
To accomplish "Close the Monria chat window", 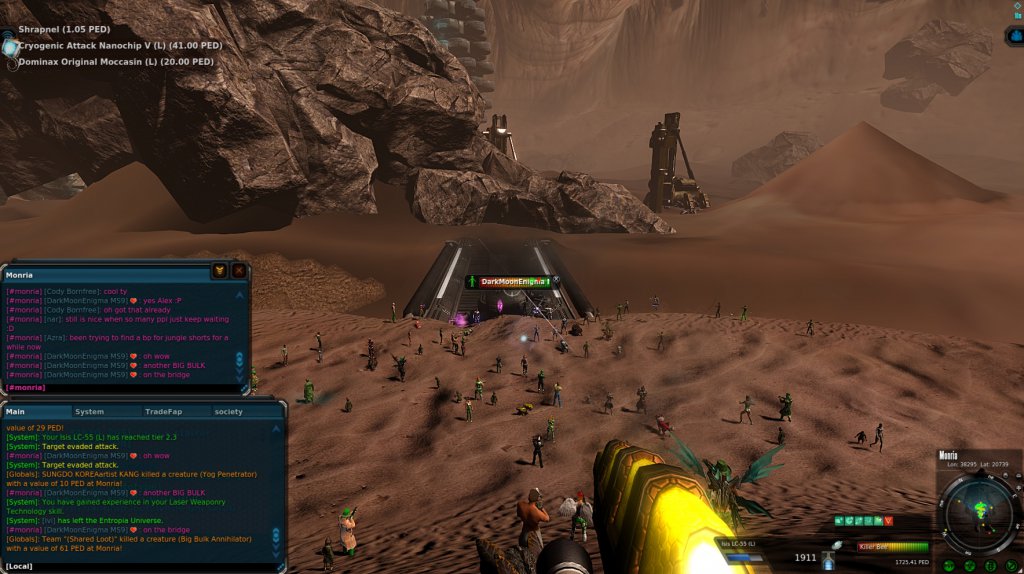I will click(x=239, y=271).
